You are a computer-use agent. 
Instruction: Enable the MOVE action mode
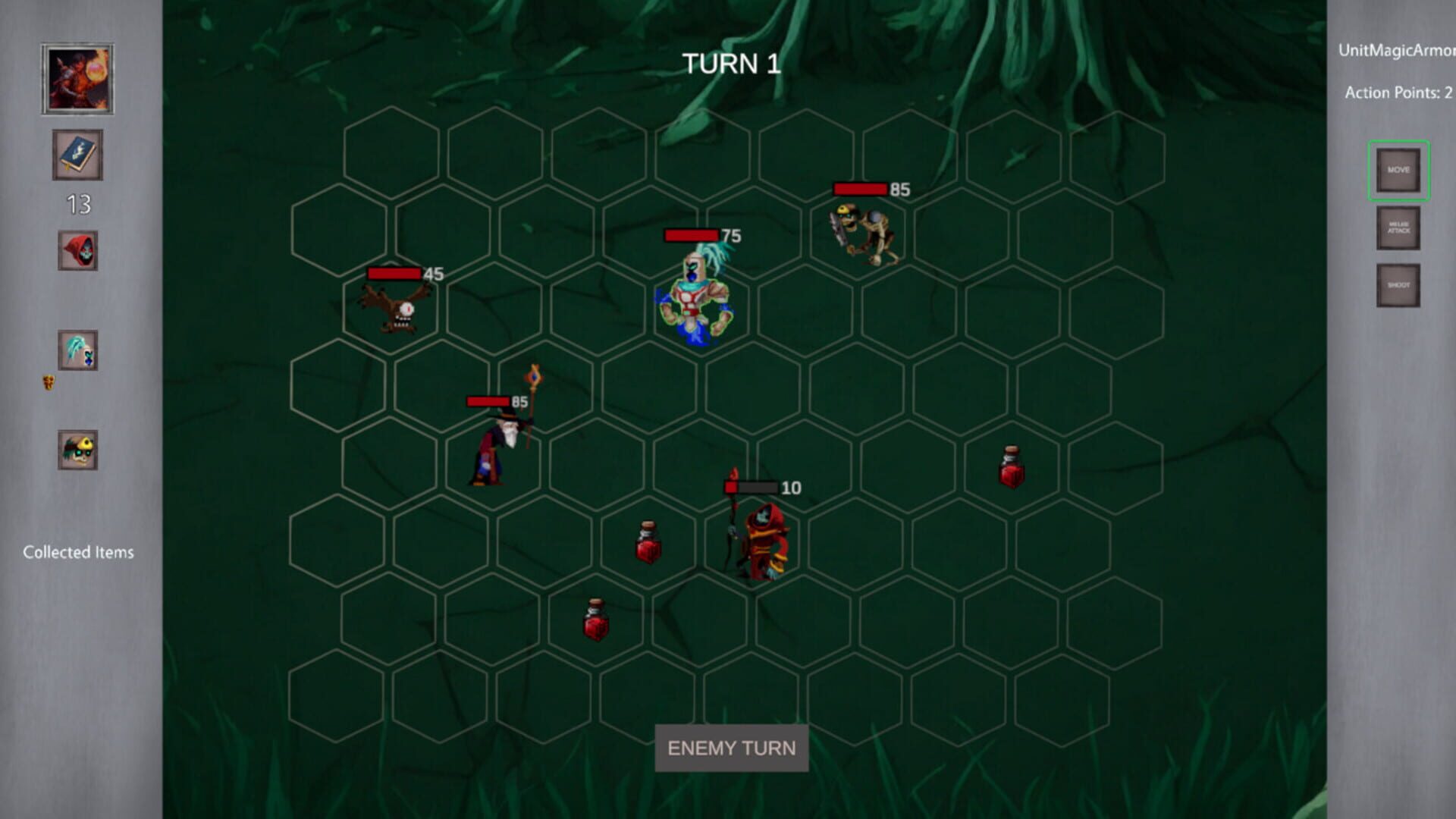point(1398,171)
